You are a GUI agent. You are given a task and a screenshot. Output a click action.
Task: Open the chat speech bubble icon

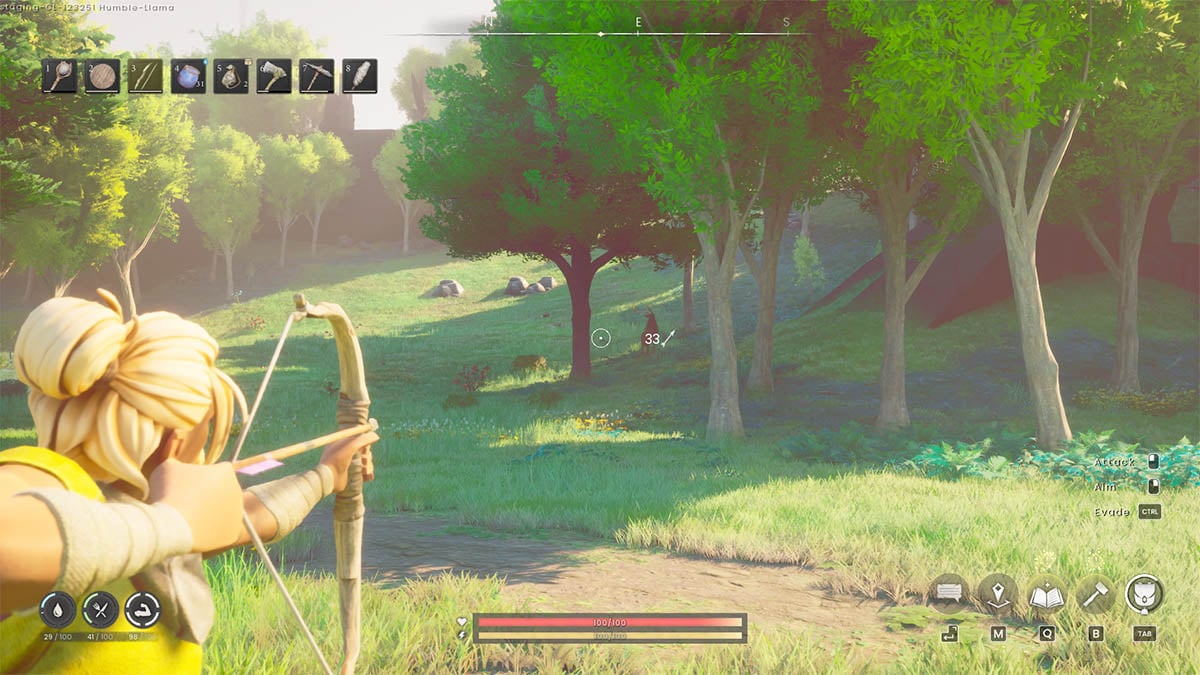click(948, 594)
